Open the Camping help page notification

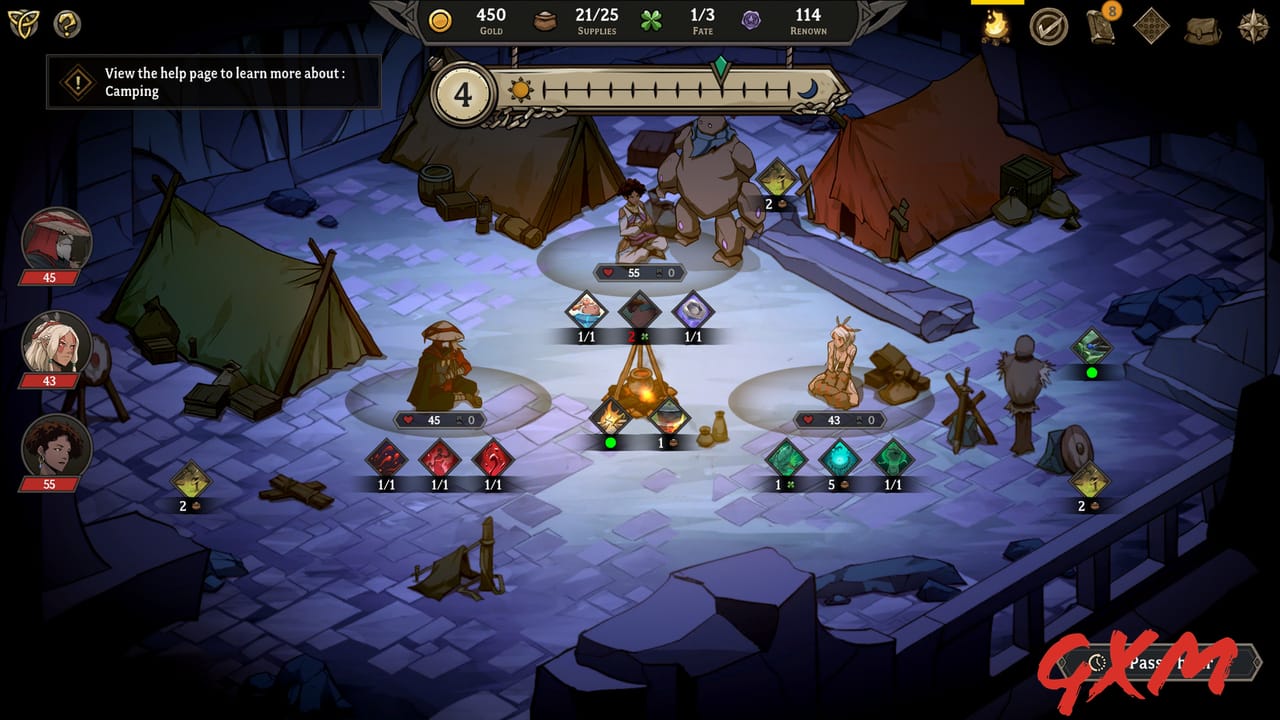pos(213,84)
